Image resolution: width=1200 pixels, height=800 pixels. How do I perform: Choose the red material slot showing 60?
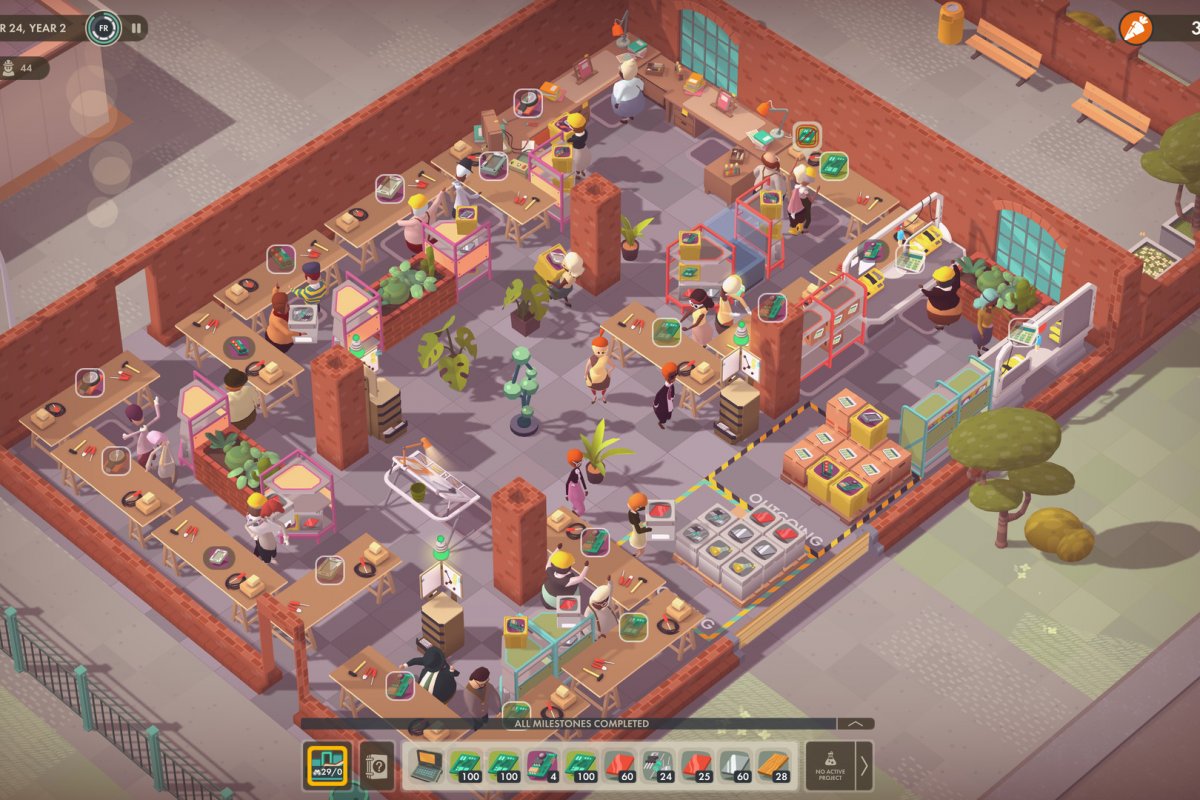618,766
